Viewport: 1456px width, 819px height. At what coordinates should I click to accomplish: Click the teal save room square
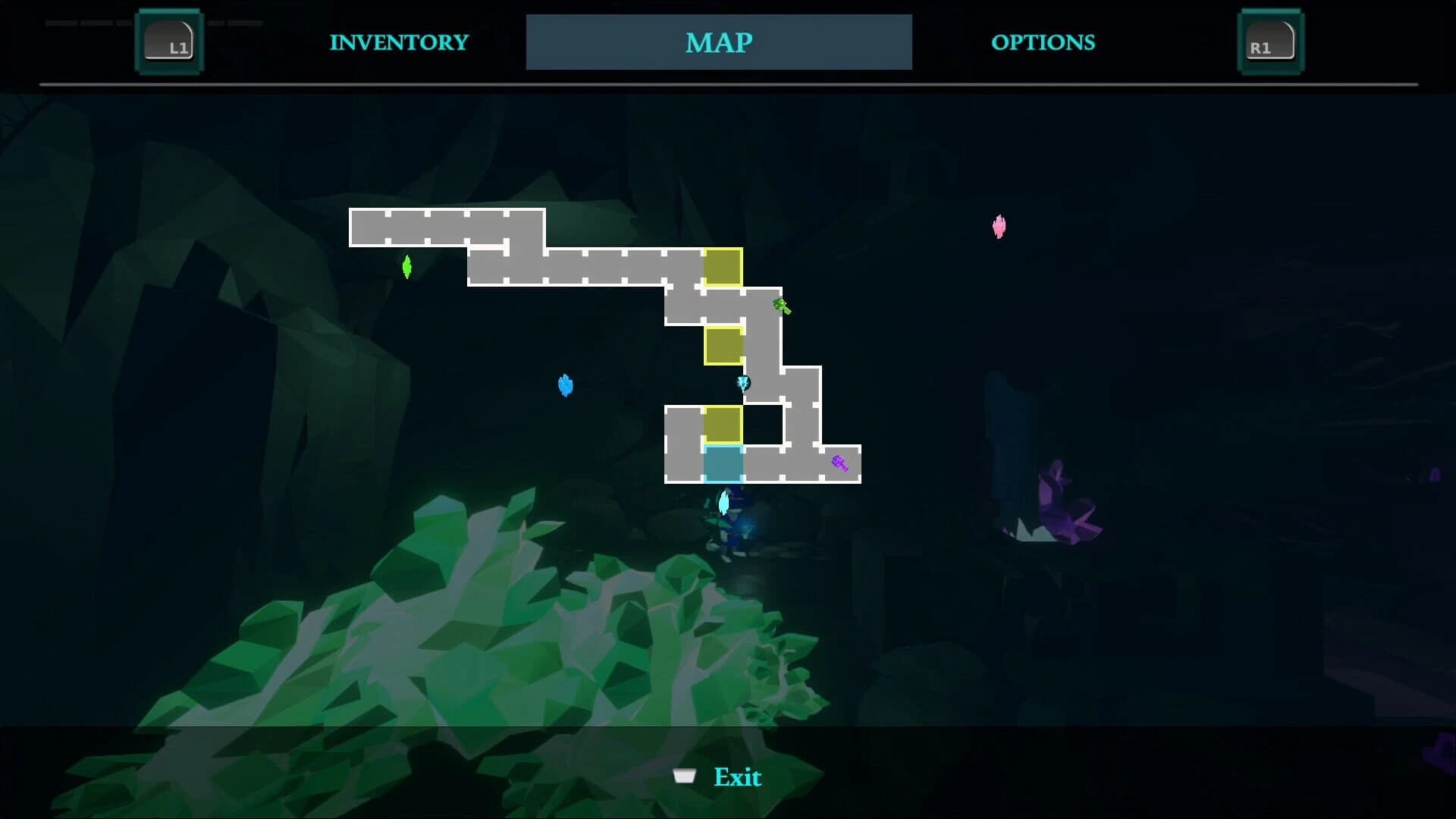[724, 464]
